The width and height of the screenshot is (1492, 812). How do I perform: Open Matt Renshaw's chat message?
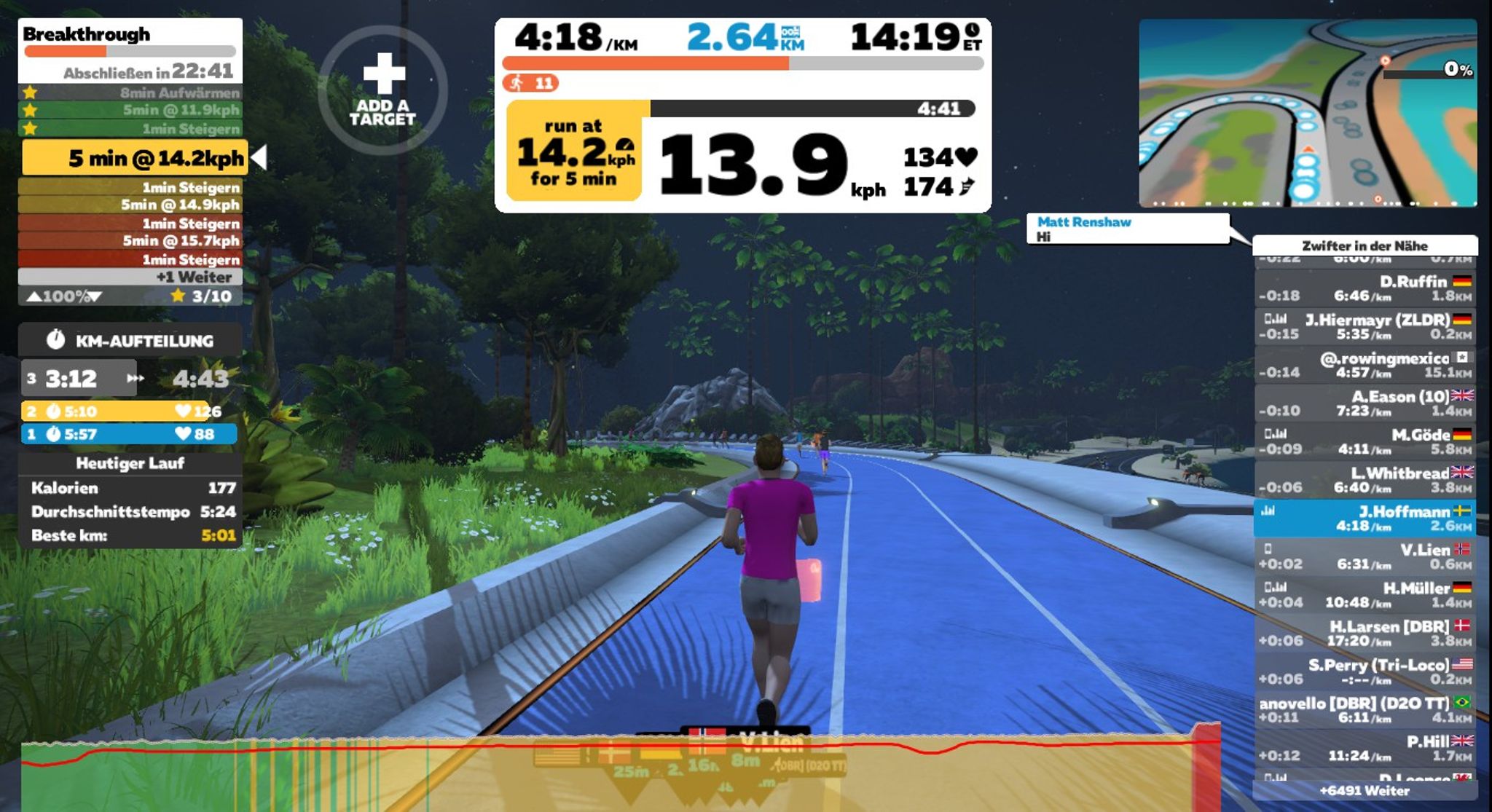click(1127, 229)
